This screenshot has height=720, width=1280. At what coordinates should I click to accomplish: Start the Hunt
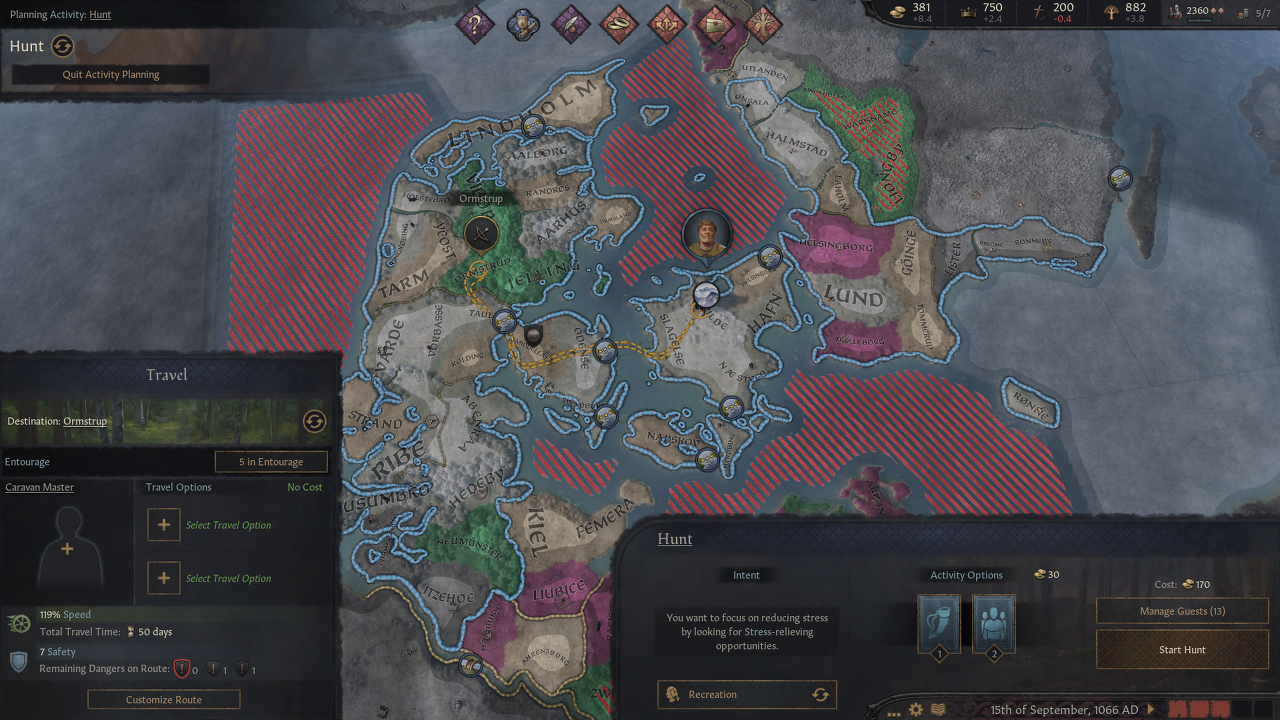(1182, 650)
